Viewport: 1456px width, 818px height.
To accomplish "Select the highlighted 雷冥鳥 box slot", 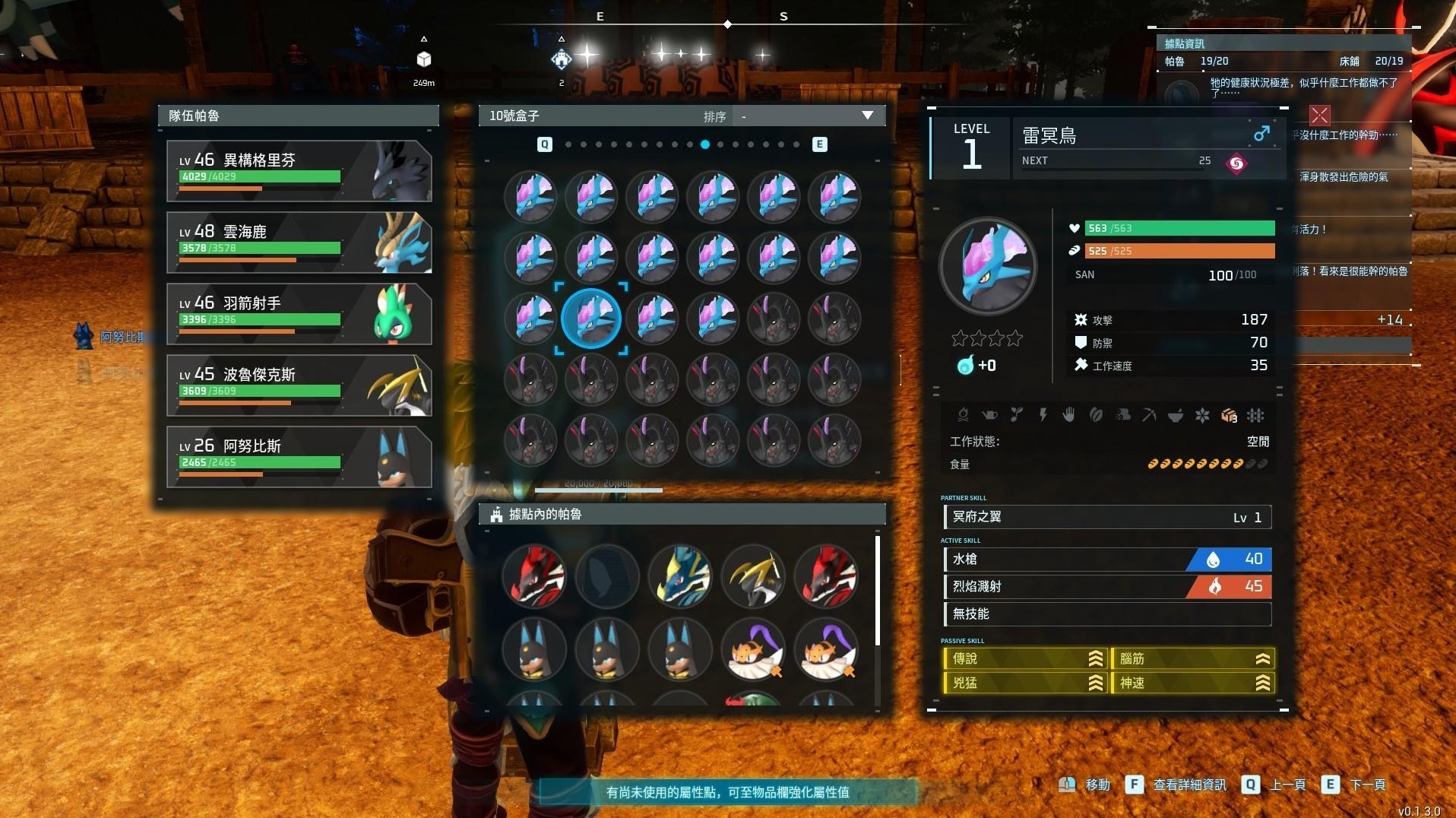I will pos(591,319).
